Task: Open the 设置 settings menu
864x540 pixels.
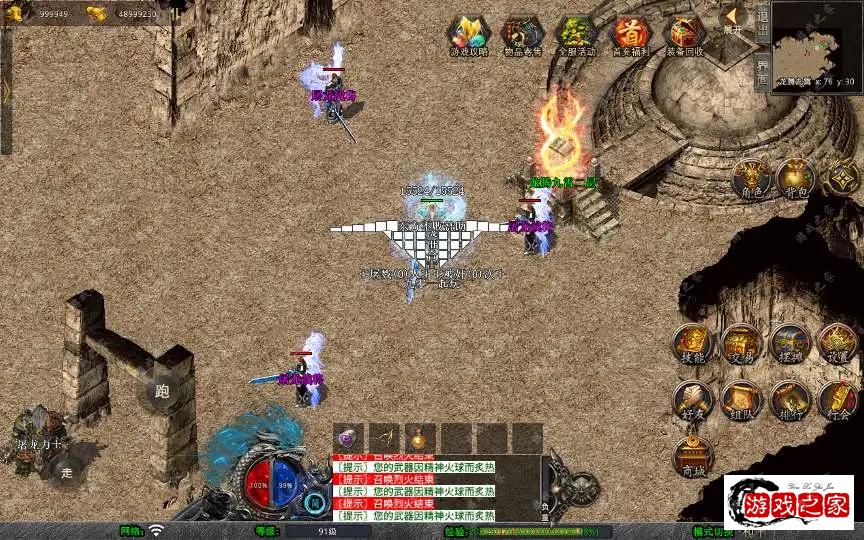Action: click(838, 345)
